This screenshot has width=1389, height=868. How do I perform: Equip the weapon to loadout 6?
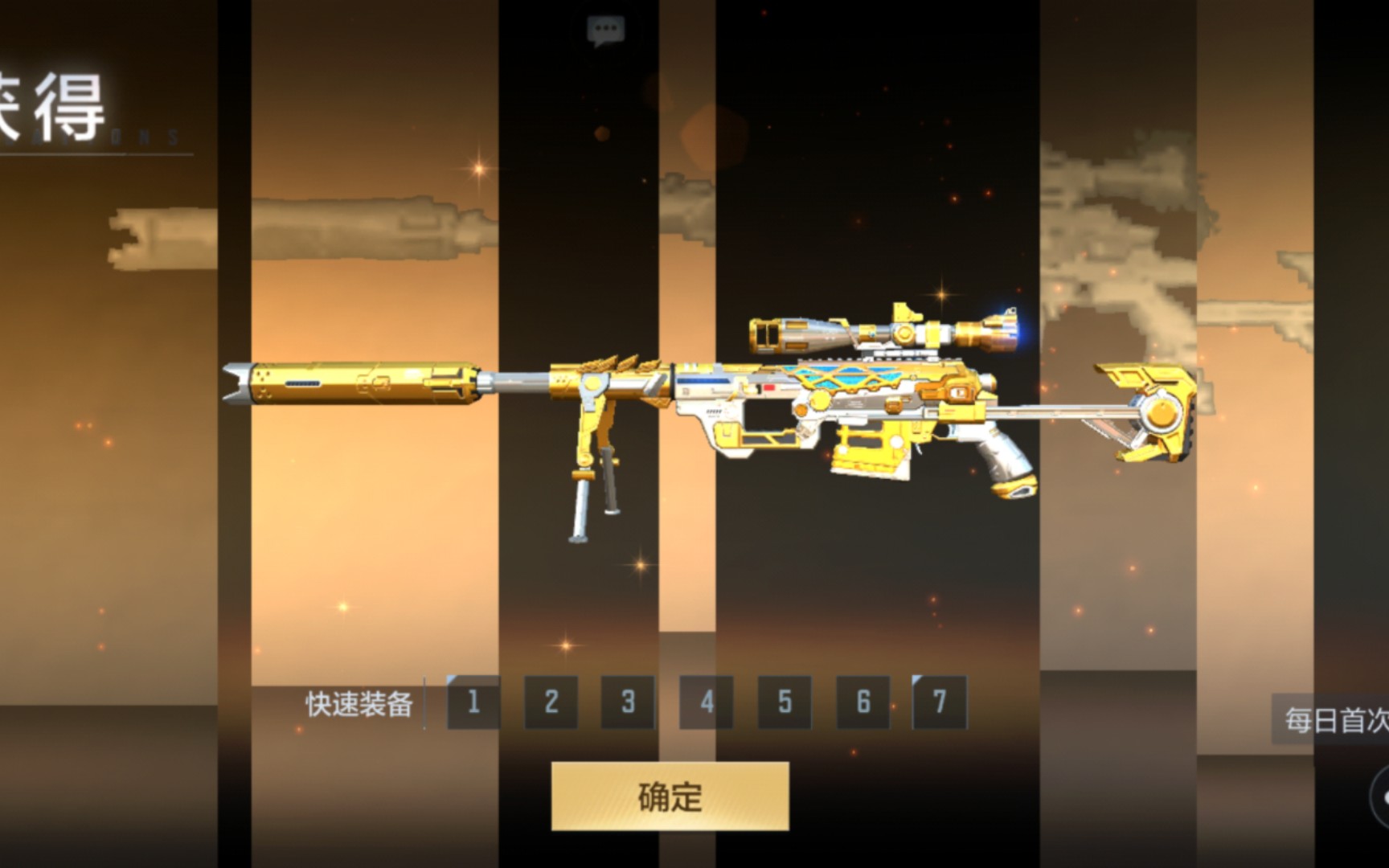[862, 702]
